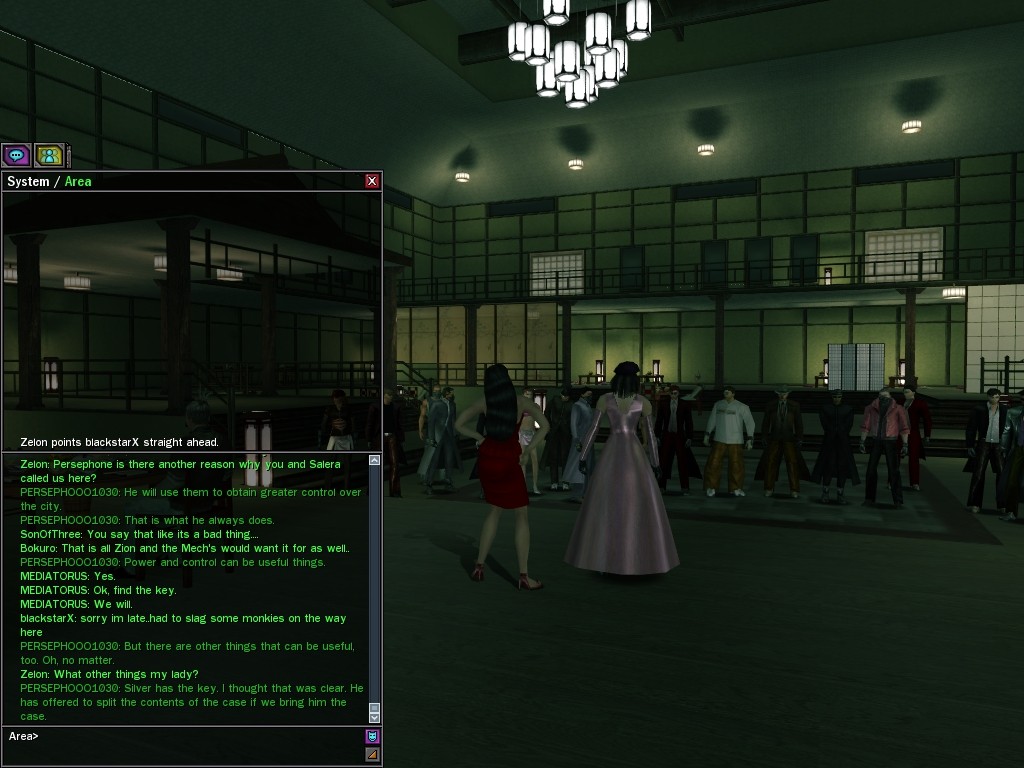The image size is (1024, 768).
Task: Select the Area channel label in title
Action: [78, 181]
